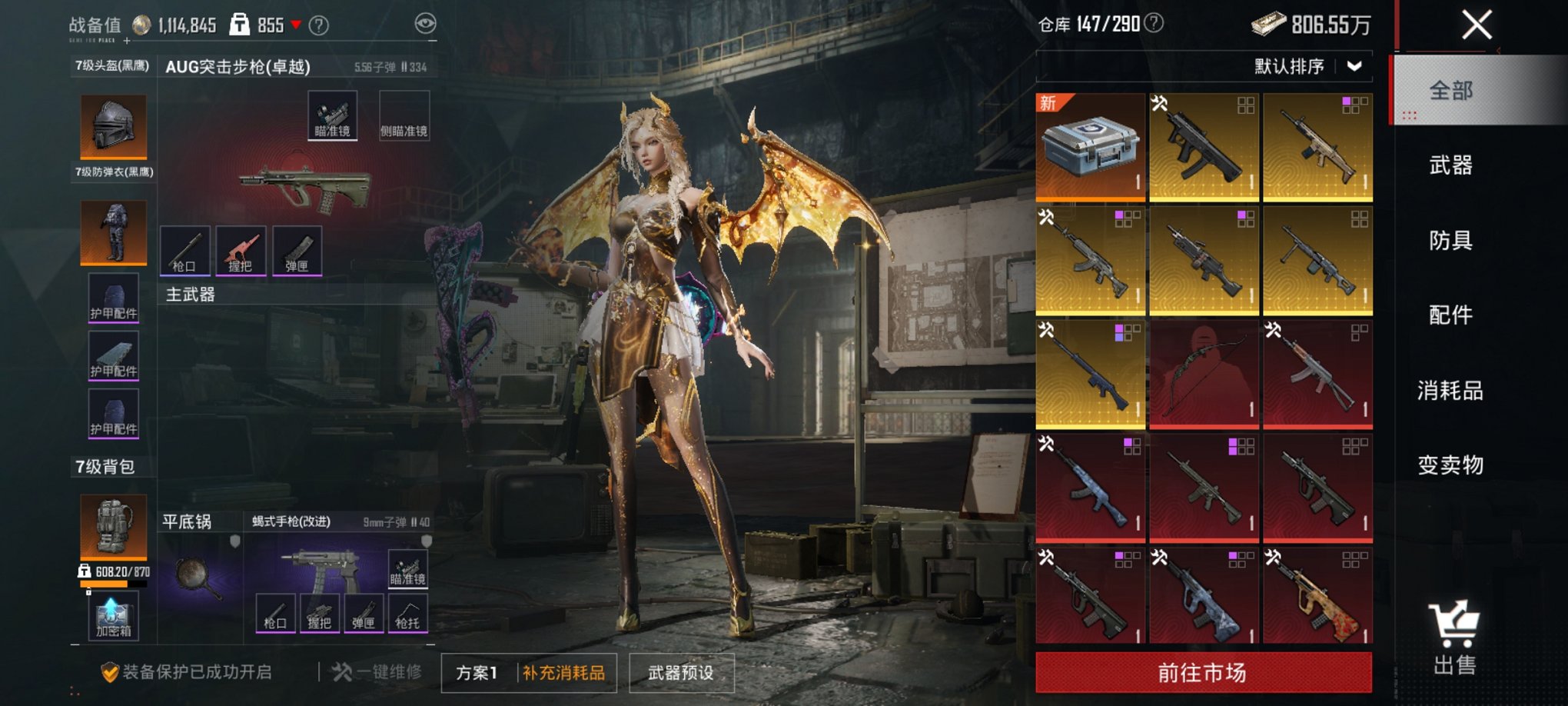The width and height of the screenshot is (1568, 706).
Task: Toggle the eye visibility icon
Action: coord(425,24)
